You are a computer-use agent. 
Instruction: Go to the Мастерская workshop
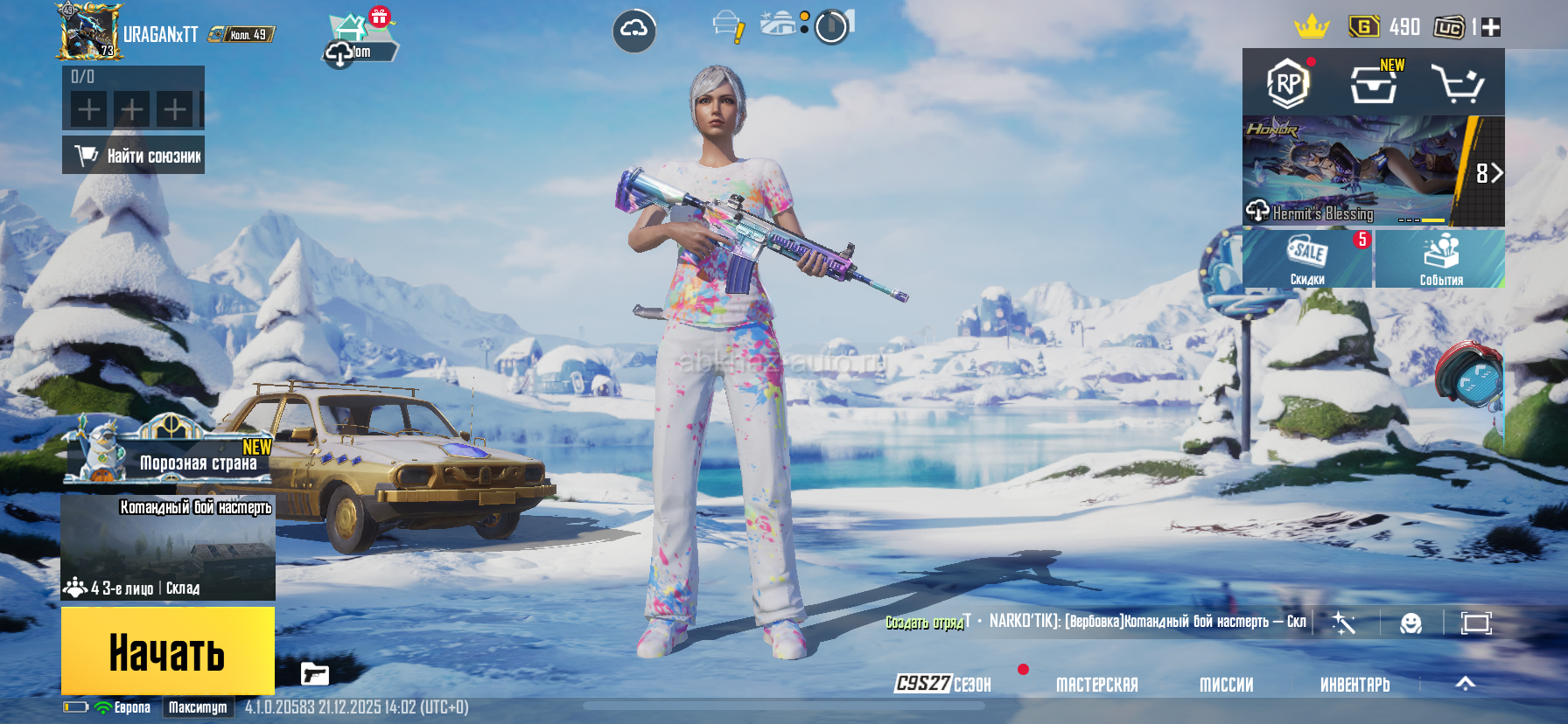pyautogui.click(x=1096, y=685)
